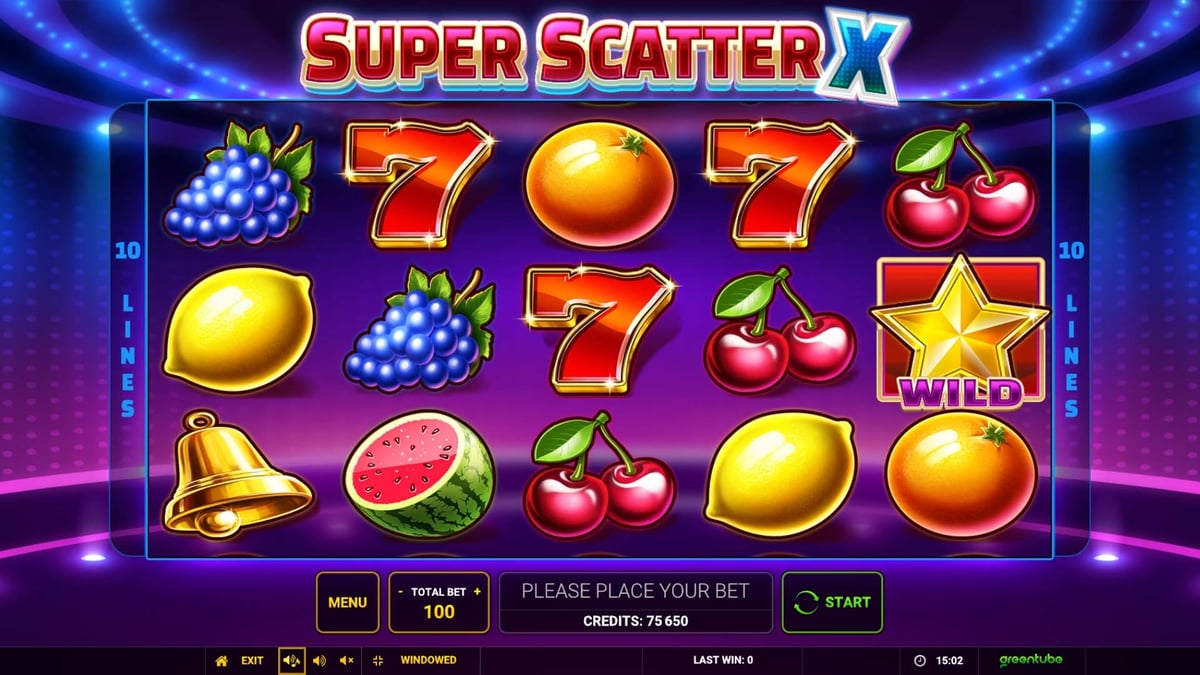Select the highlighted full sound speaker icon
Viewport: 1200px width, 675px height.
[292, 660]
